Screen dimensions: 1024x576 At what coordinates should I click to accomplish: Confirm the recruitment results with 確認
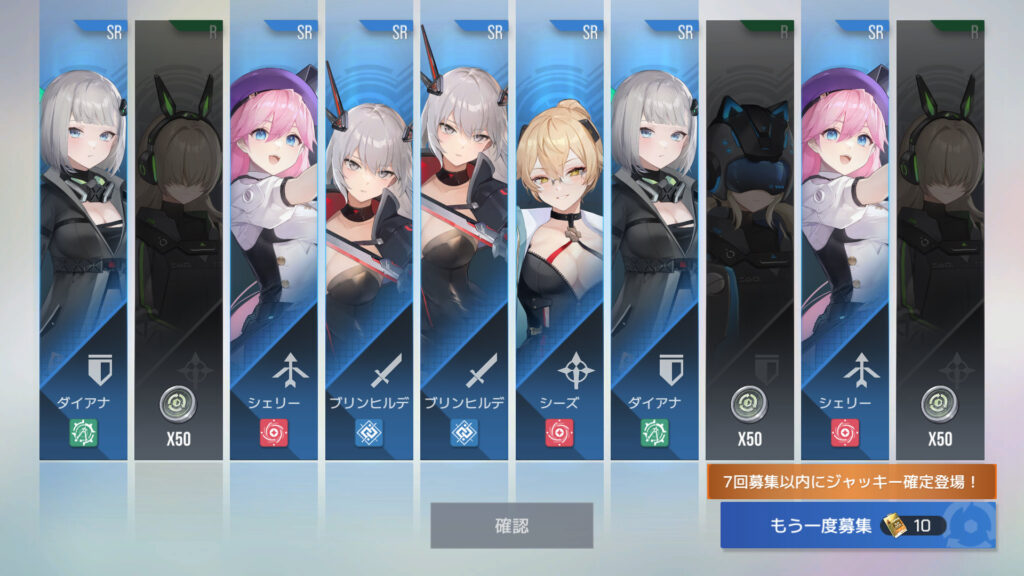pos(511,525)
